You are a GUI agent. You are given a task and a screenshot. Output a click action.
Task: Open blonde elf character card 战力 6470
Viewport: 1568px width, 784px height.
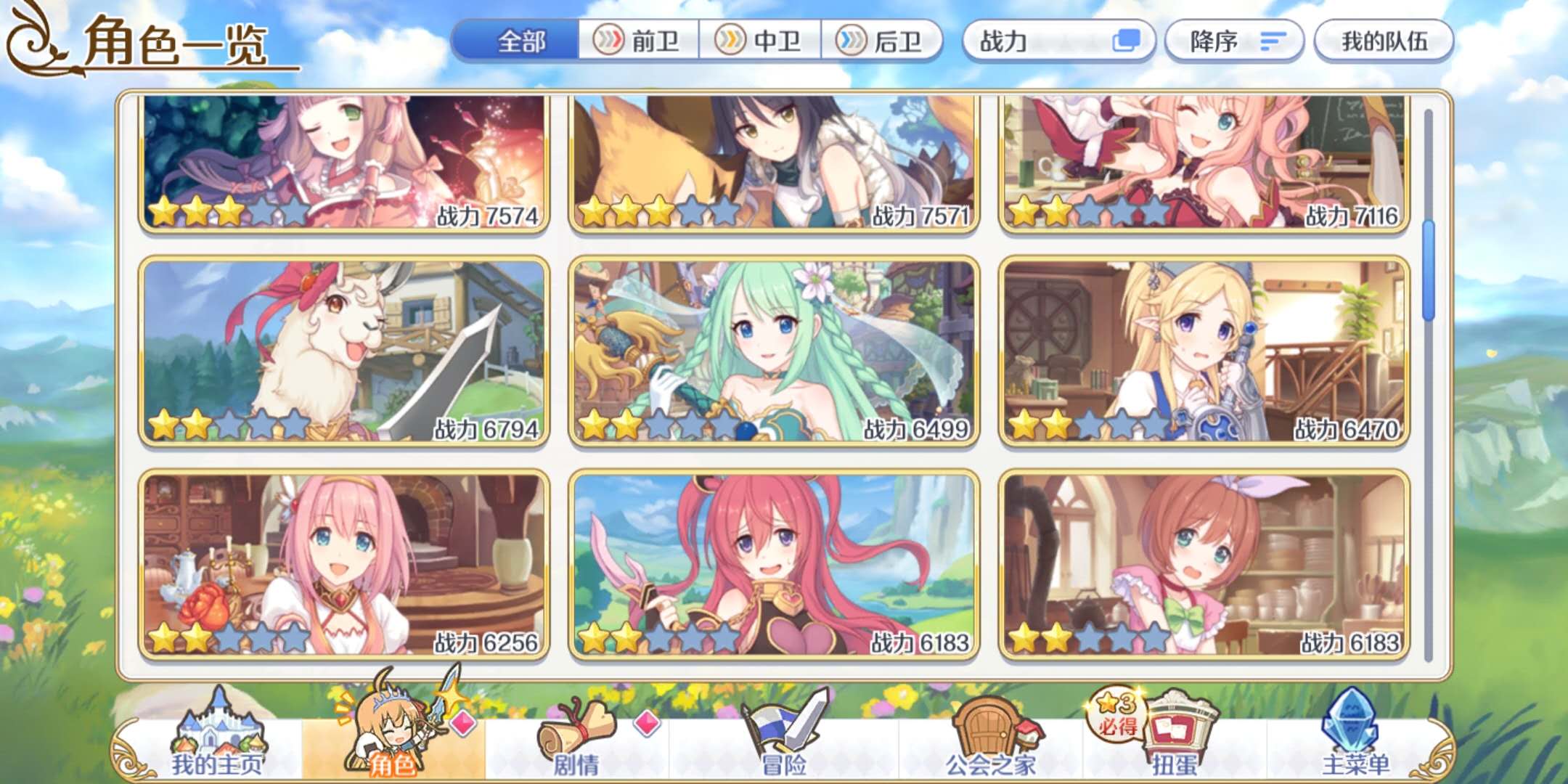click(1204, 351)
